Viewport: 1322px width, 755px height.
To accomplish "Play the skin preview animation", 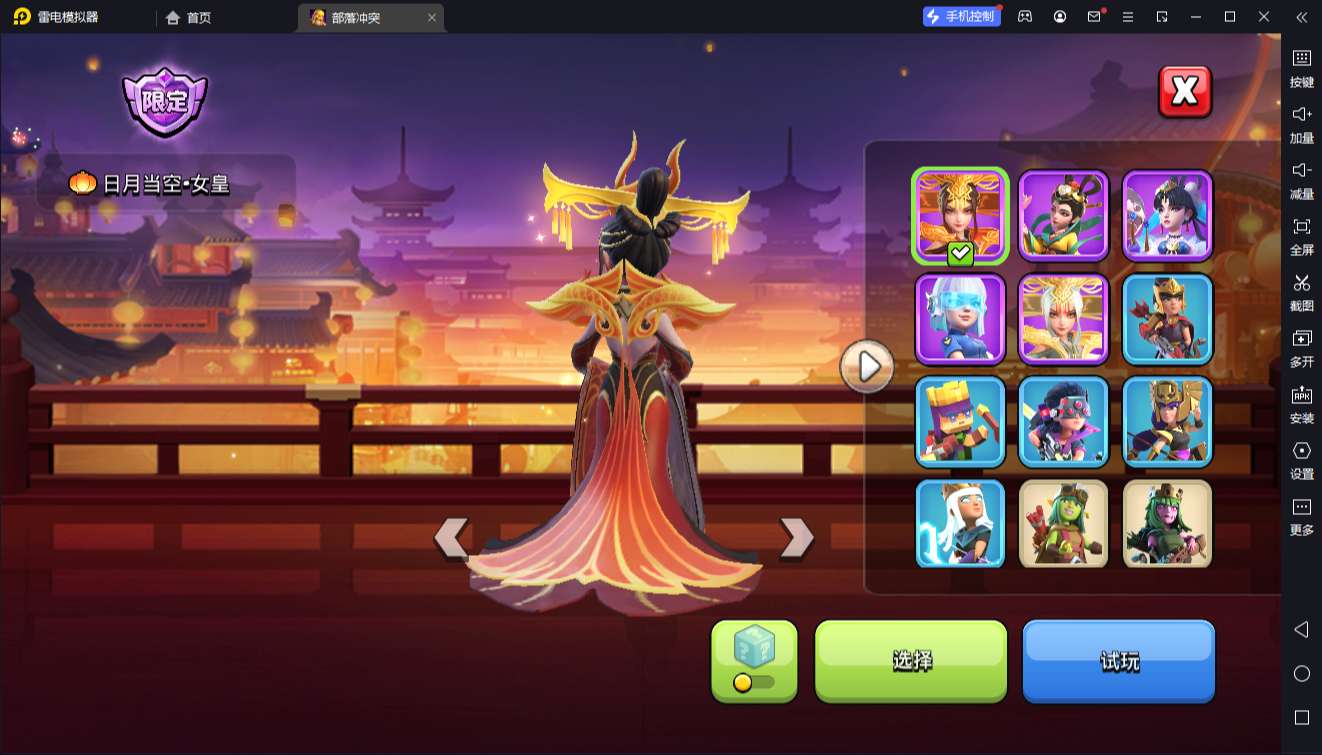I will pos(867,367).
